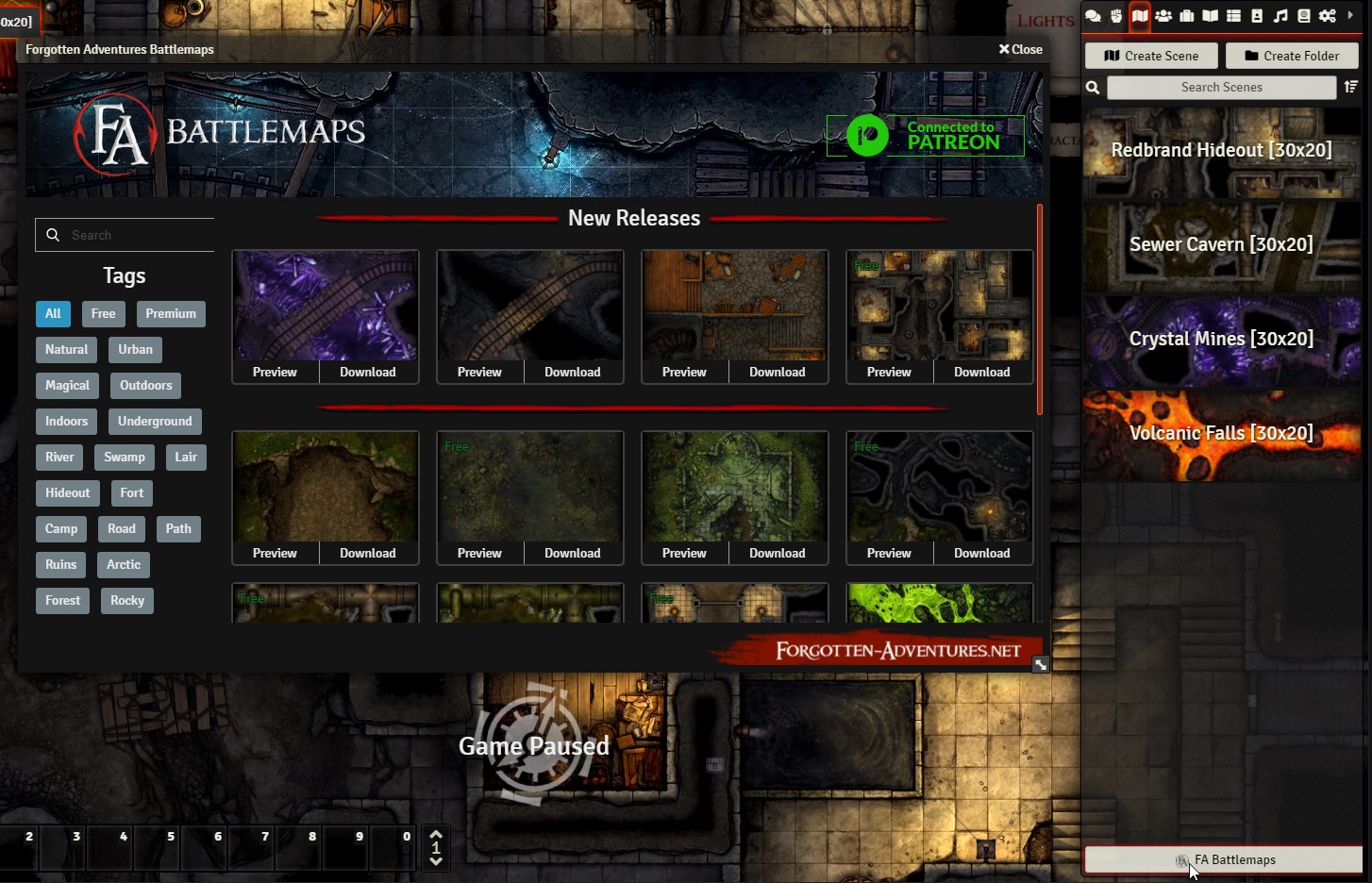Screen dimensions: 1372x883
Task: Open the game settings cogs tab
Action: [1328, 16]
